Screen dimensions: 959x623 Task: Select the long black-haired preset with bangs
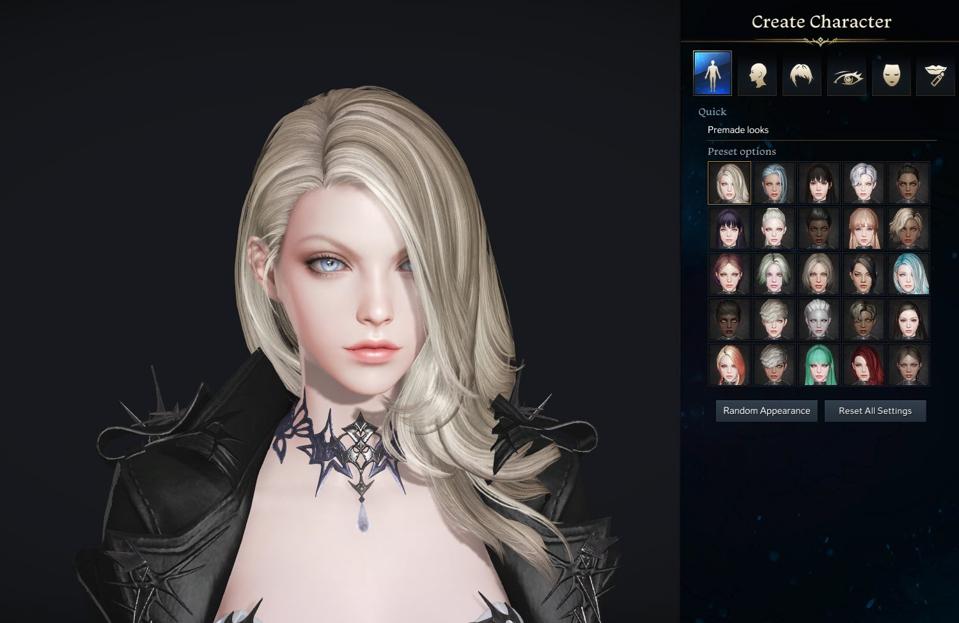click(x=819, y=183)
